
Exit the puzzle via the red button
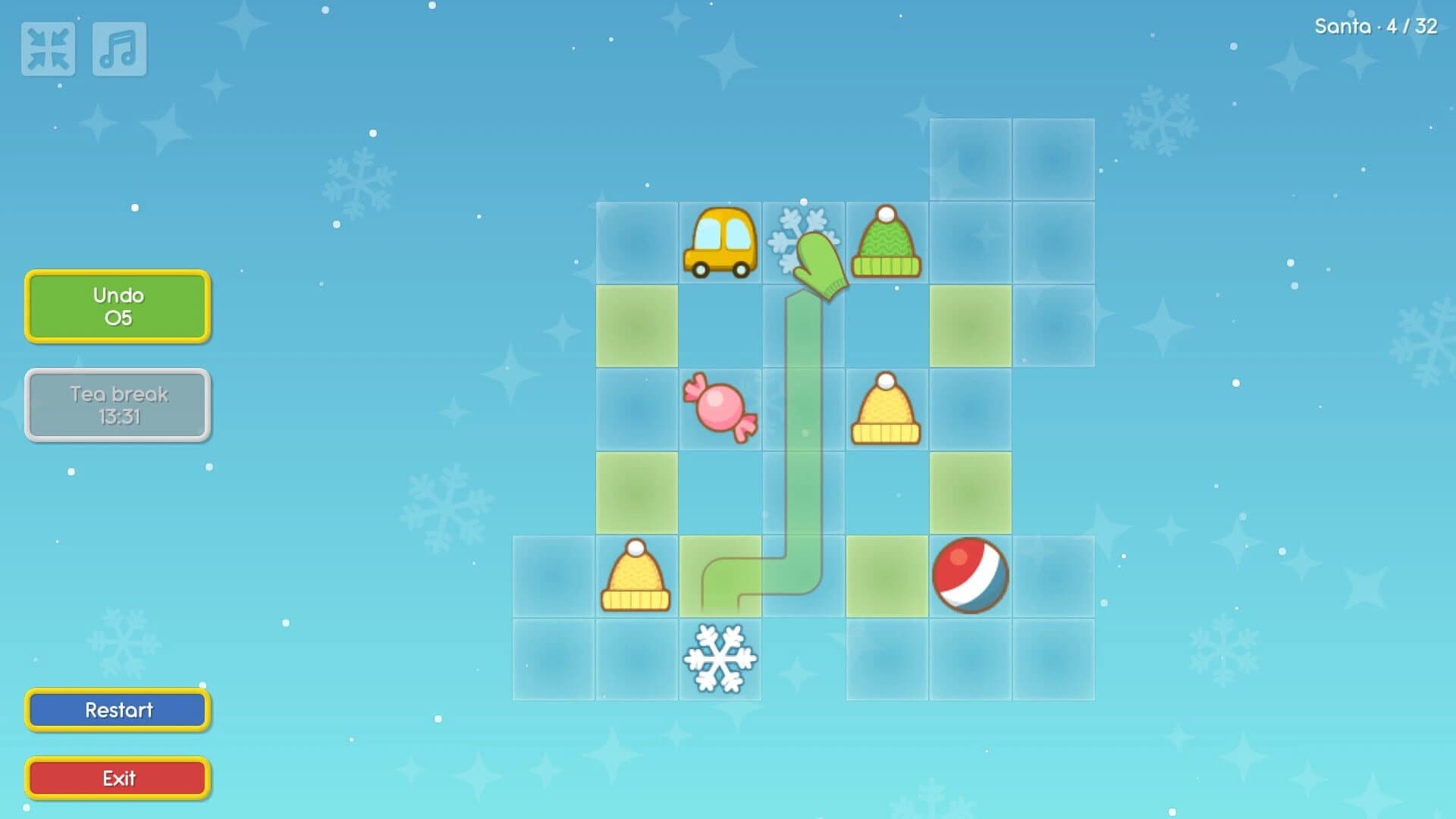coord(117,777)
